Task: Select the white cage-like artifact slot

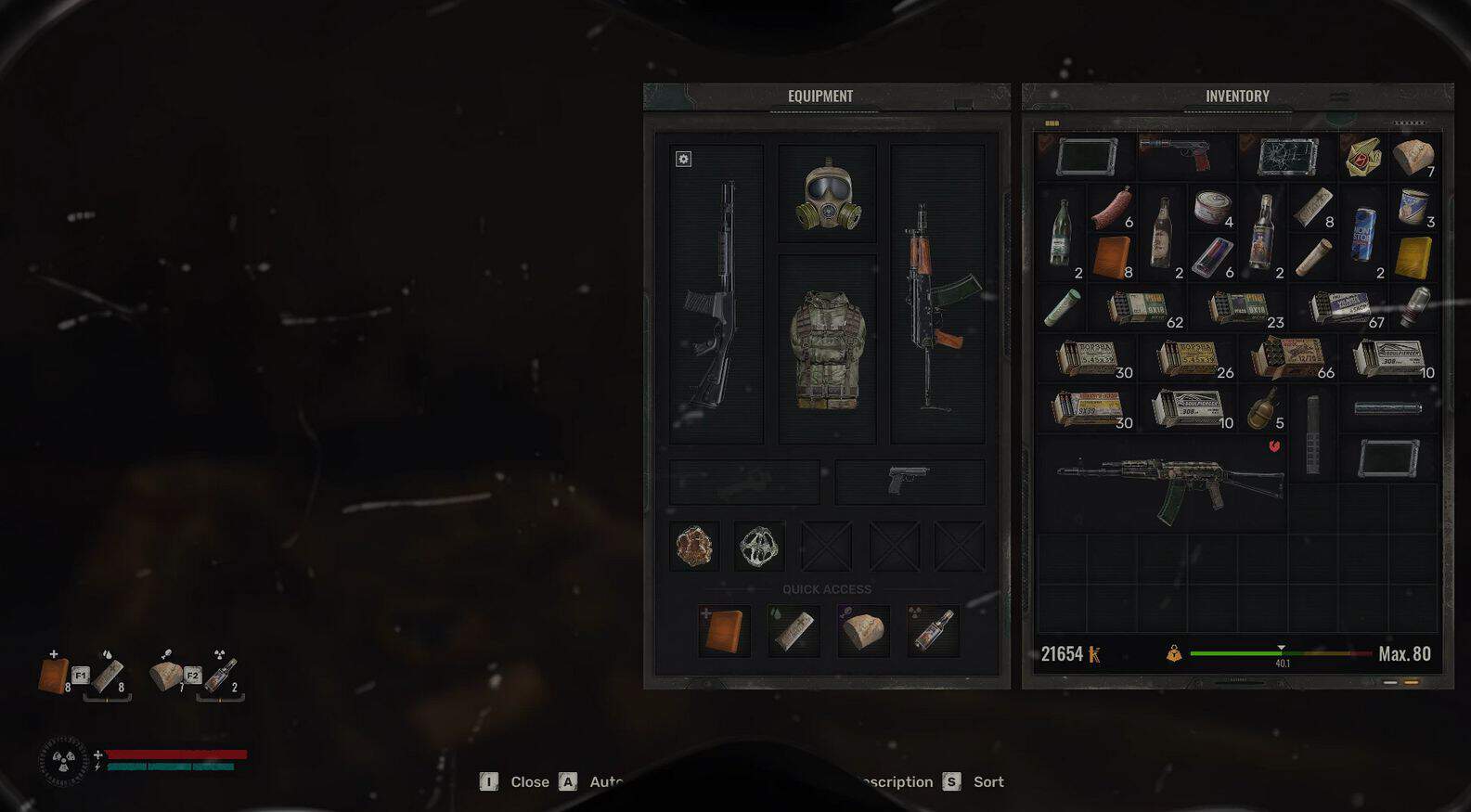Action: (x=758, y=546)
